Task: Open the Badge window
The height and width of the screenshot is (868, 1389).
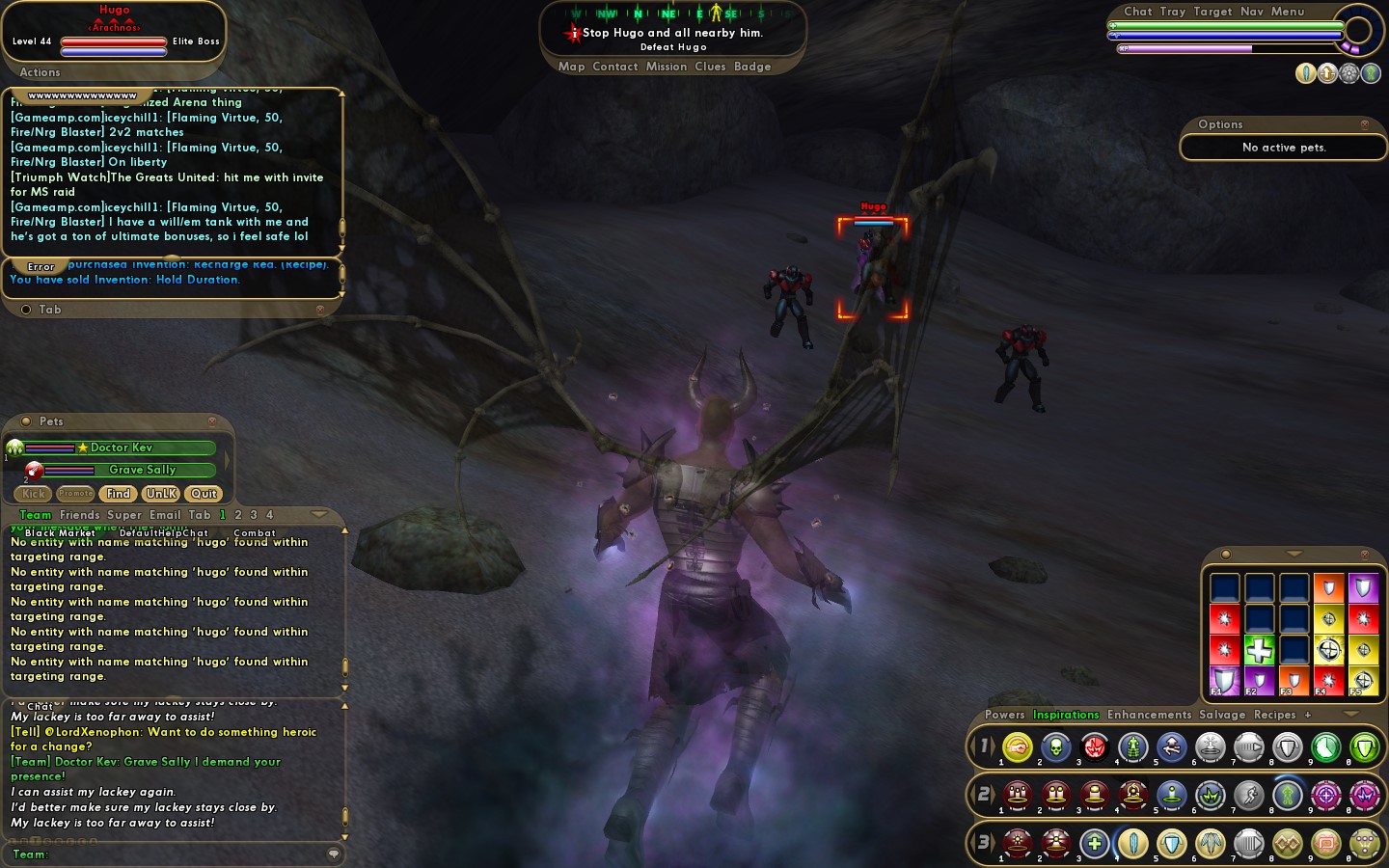Action: (751, 67)
